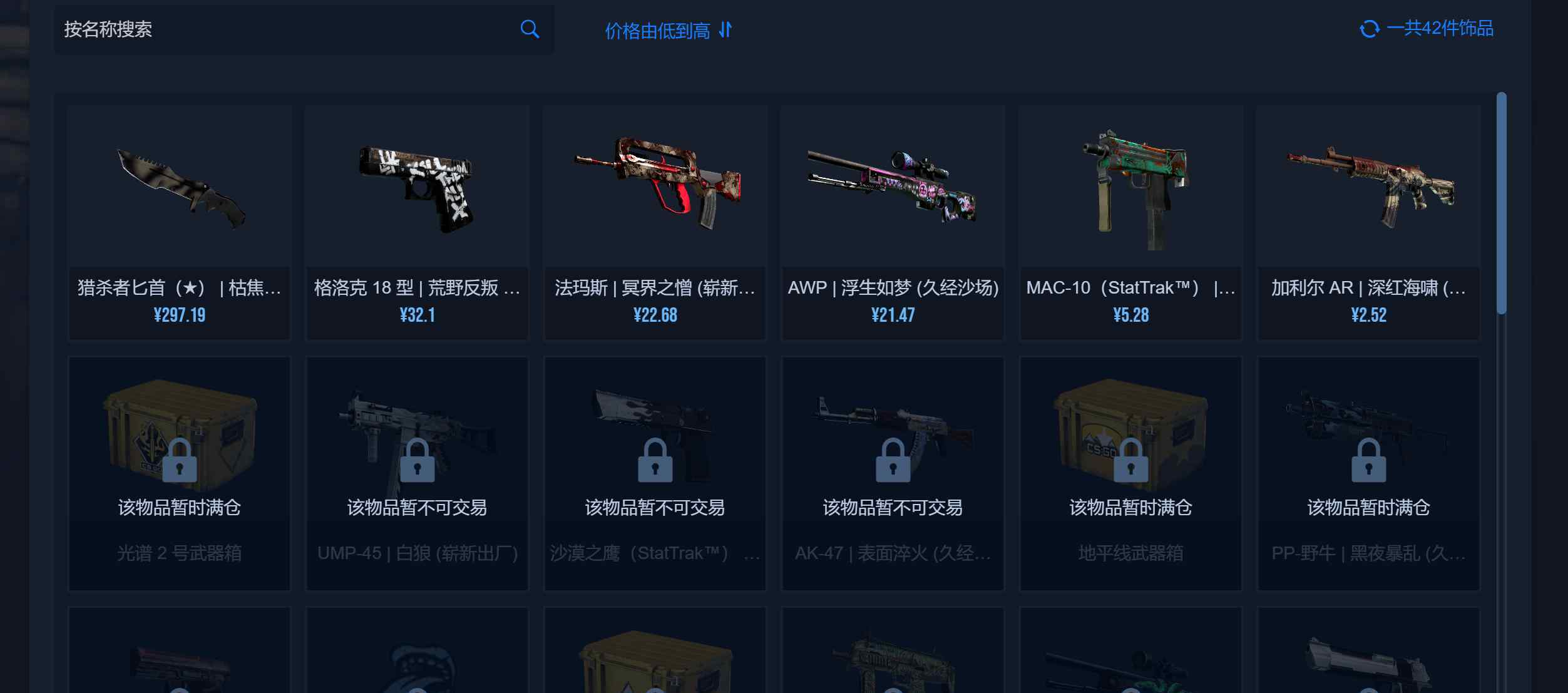
Task: Select the Glock-18 item priced ¥32.1
Action: (x=417, y=222)
